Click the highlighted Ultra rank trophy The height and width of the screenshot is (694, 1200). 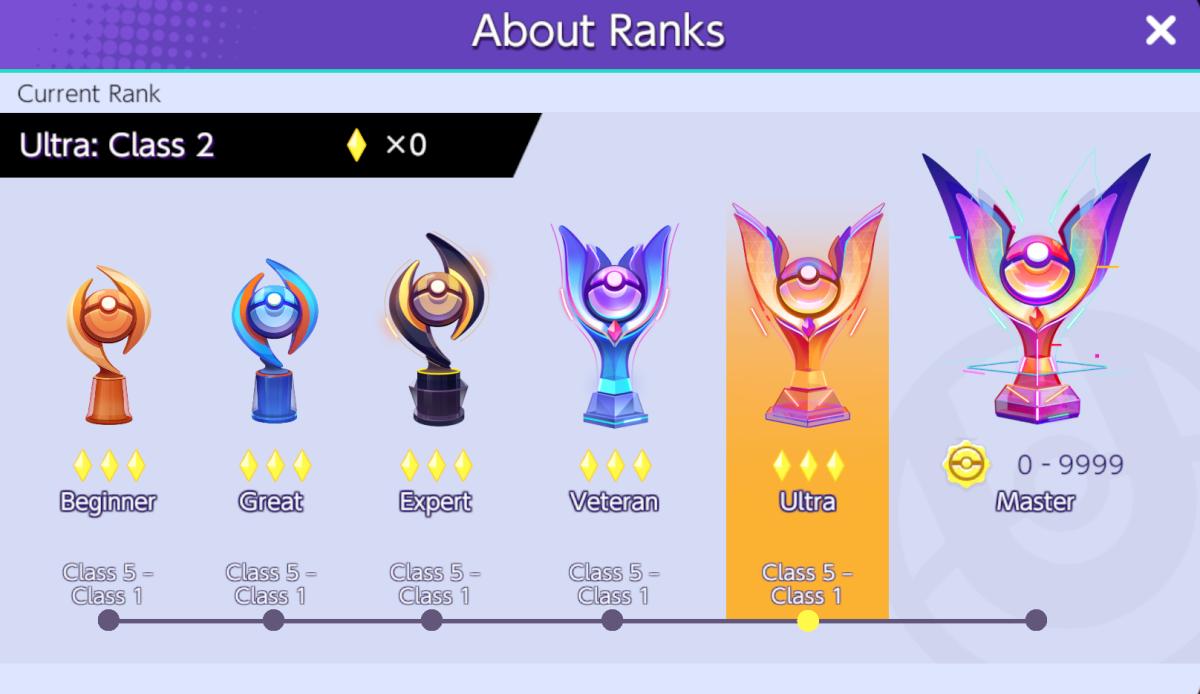(x=807, y=317)
